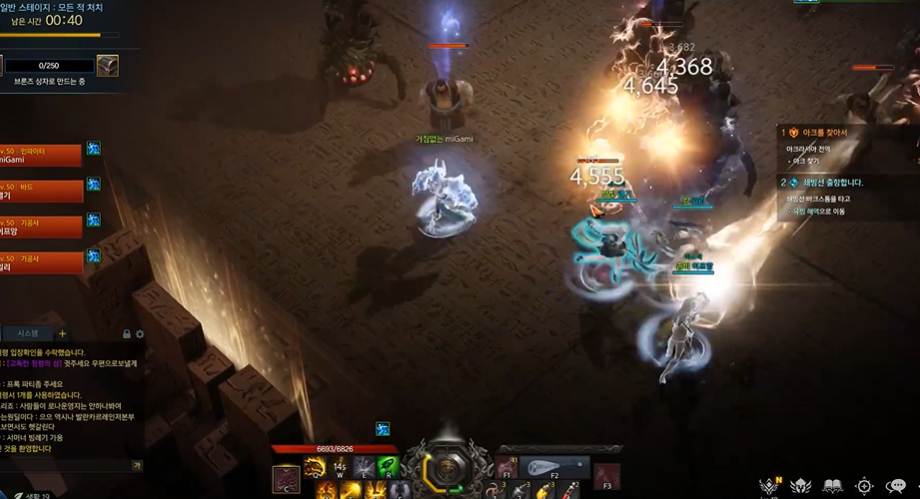
Task: Toggle the chat window lock
Action: 126,334
